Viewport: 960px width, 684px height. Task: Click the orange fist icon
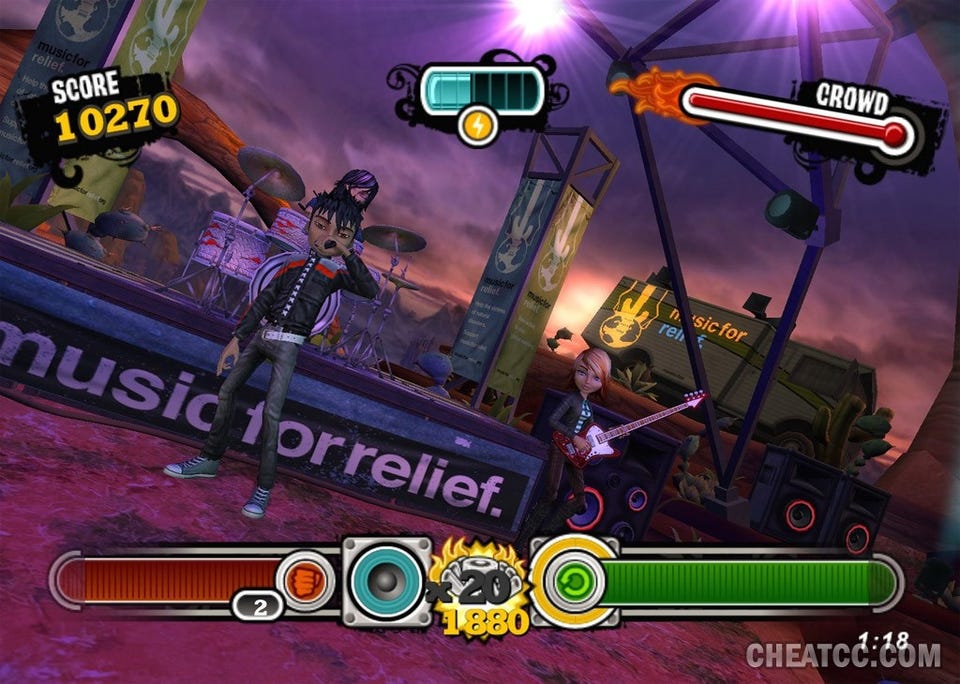[304, 581]
